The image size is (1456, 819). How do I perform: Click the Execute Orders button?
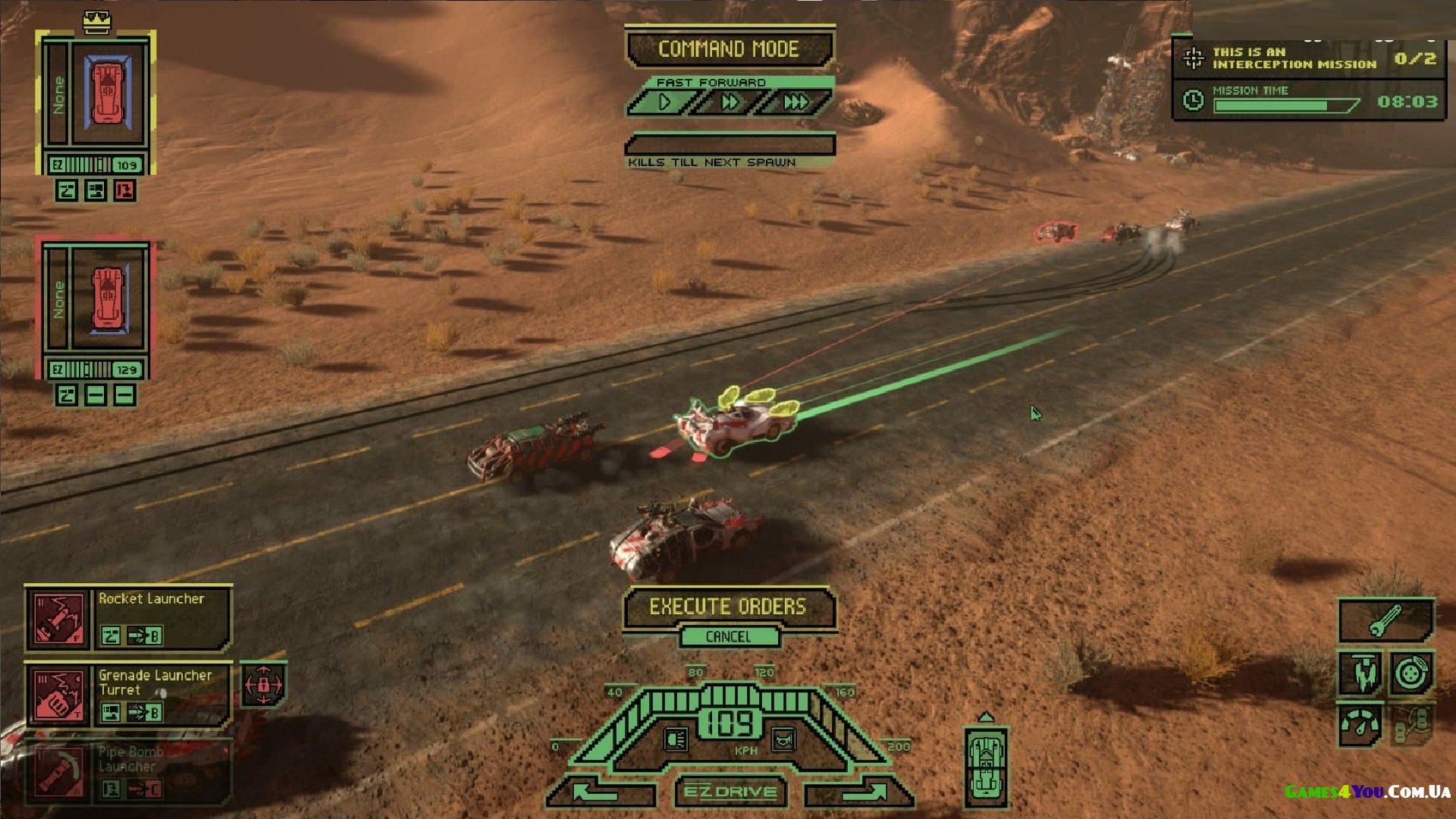coord(728,607)
